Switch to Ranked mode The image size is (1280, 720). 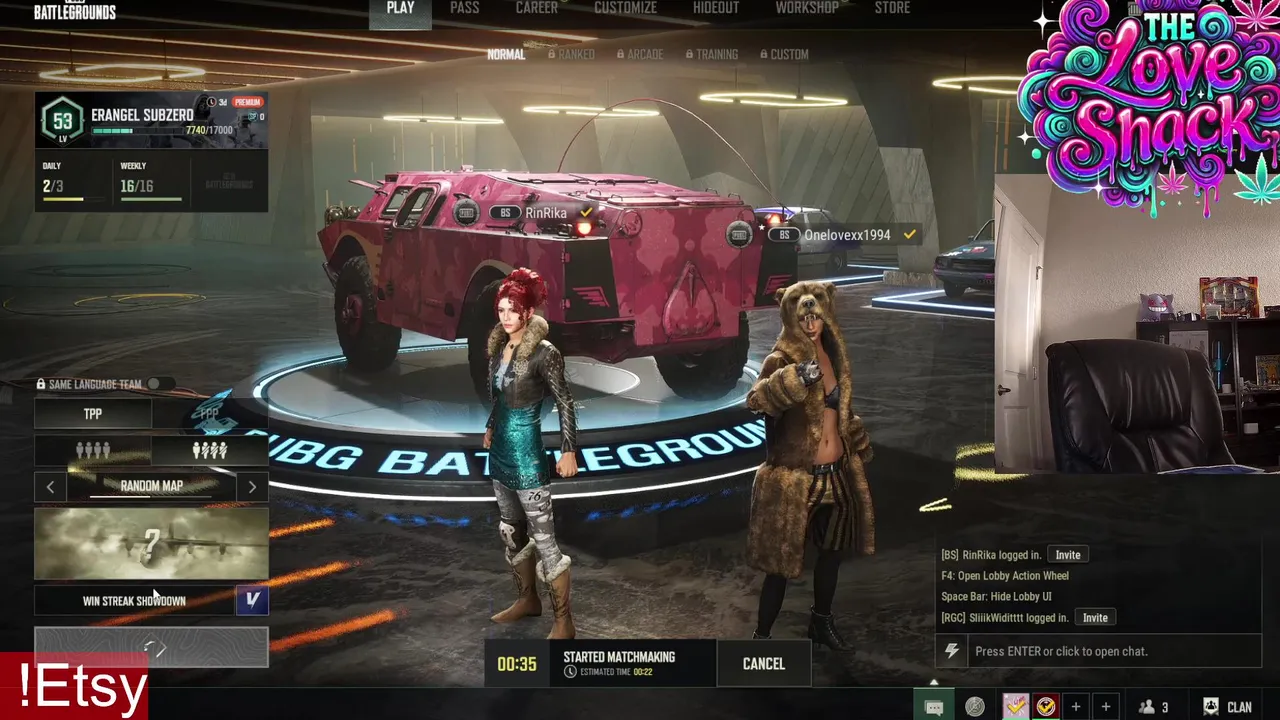[571, 54]
